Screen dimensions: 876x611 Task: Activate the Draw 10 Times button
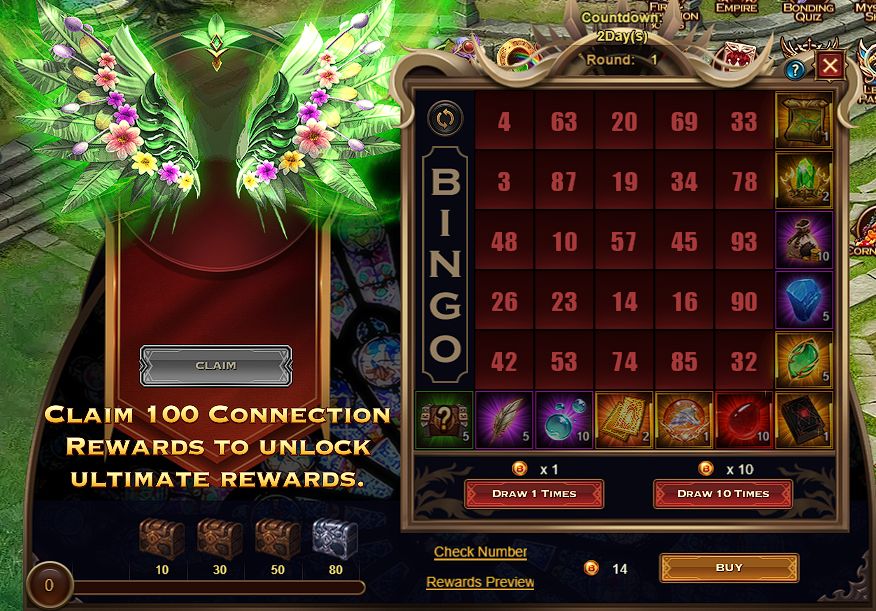[x=723, y=494]
